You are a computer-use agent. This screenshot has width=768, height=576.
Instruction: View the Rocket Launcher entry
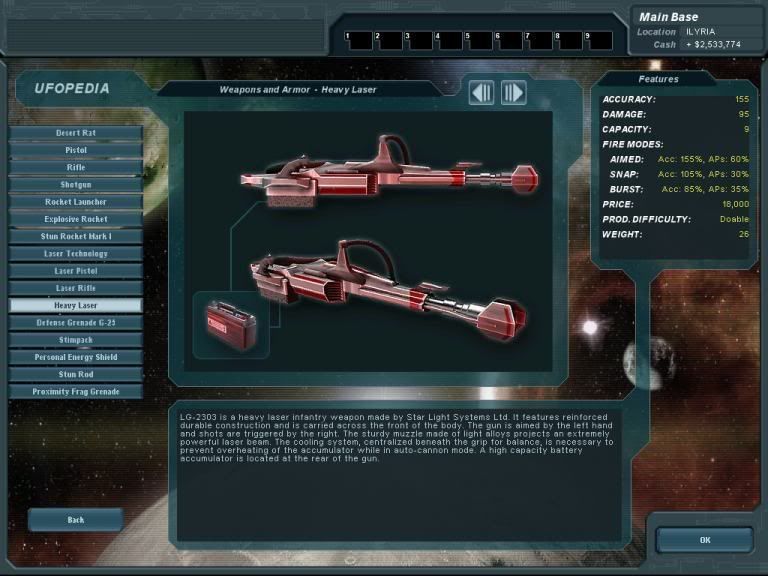(x=76, y=202)
